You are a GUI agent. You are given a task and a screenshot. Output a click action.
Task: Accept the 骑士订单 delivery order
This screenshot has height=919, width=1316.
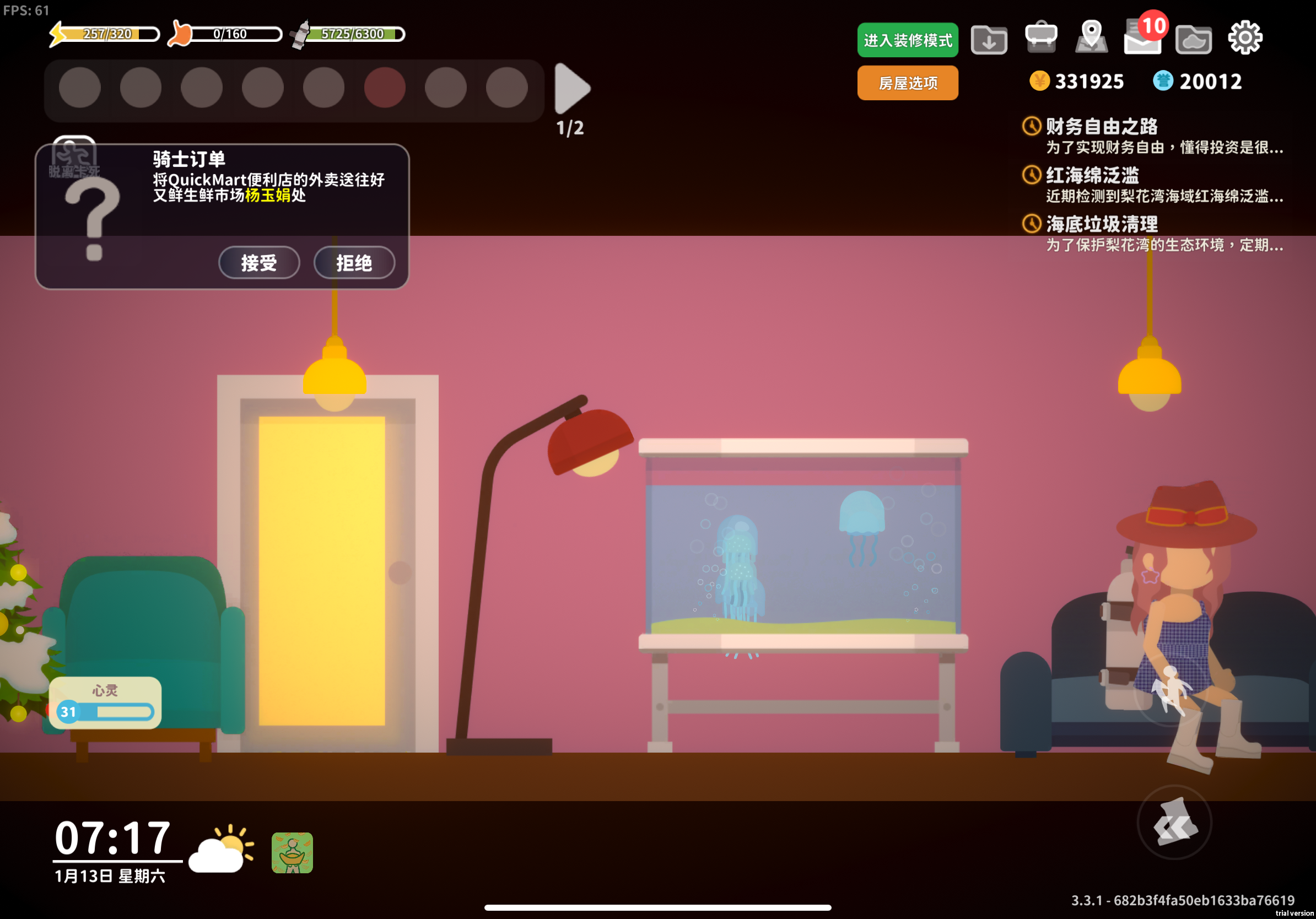(x=258, y=263)
